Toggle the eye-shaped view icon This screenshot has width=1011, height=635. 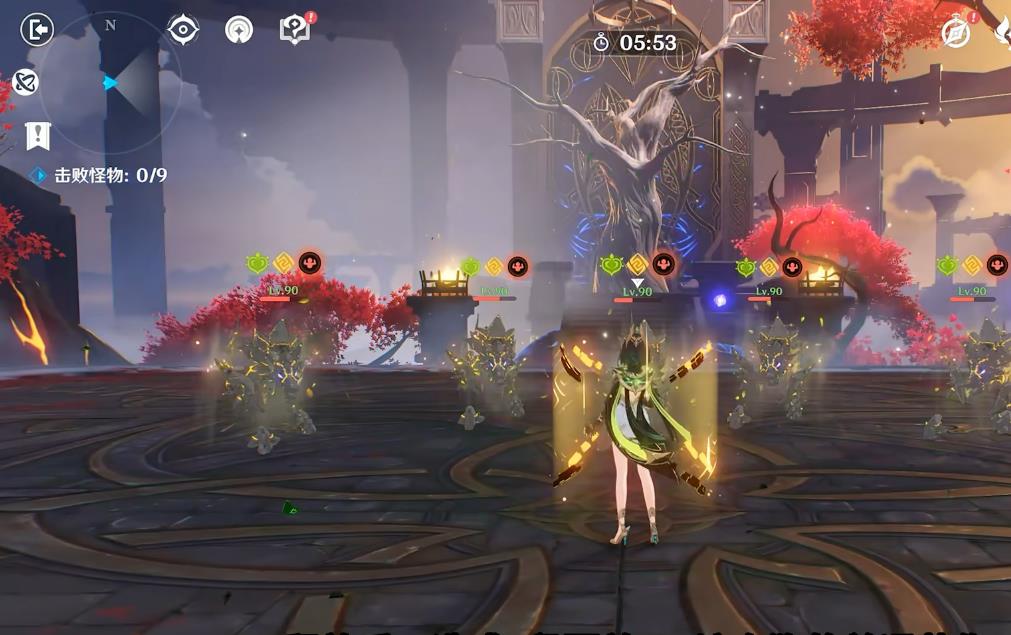pyautogui.click(x=183, y=30)
